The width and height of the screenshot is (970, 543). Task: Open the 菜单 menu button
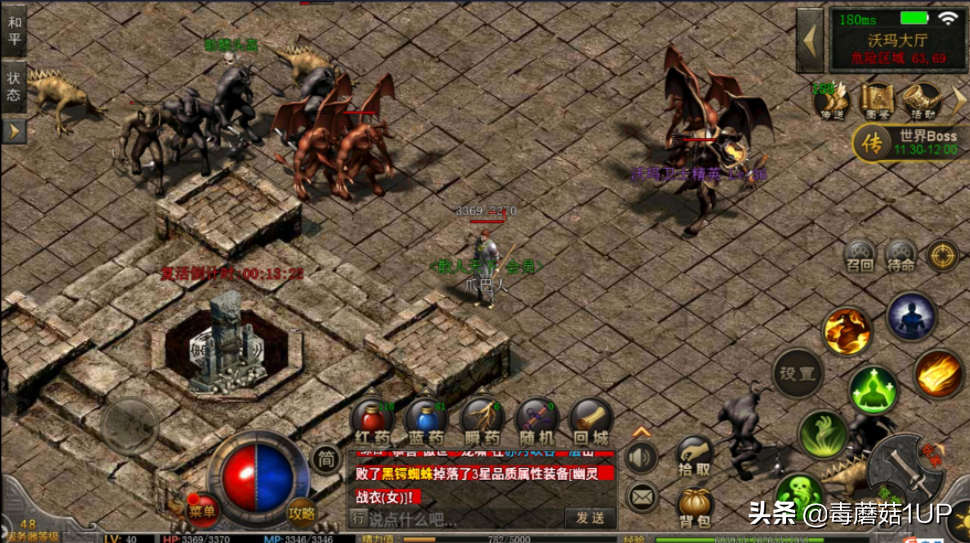[203, 511]
